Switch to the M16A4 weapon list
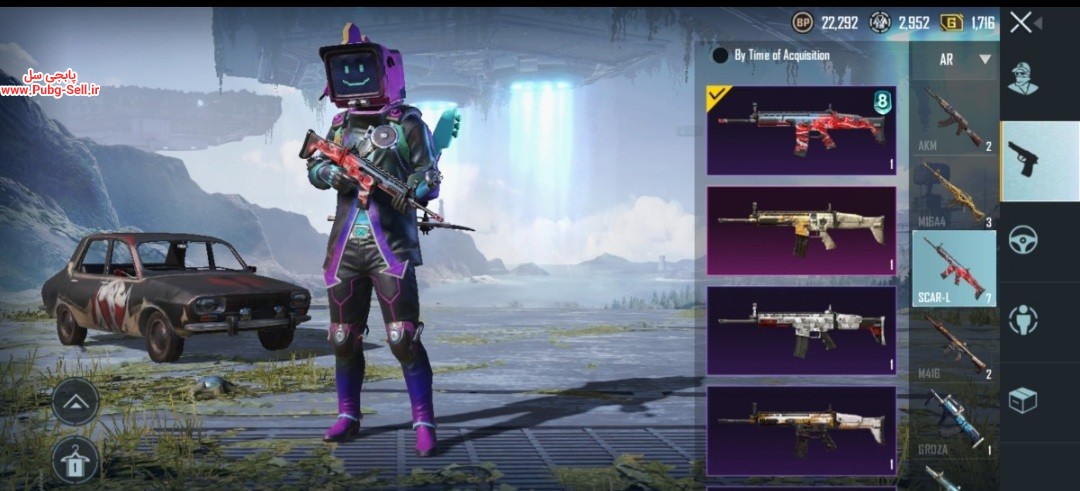Viewport: 1080px width, 491px height. coord(954,194)
